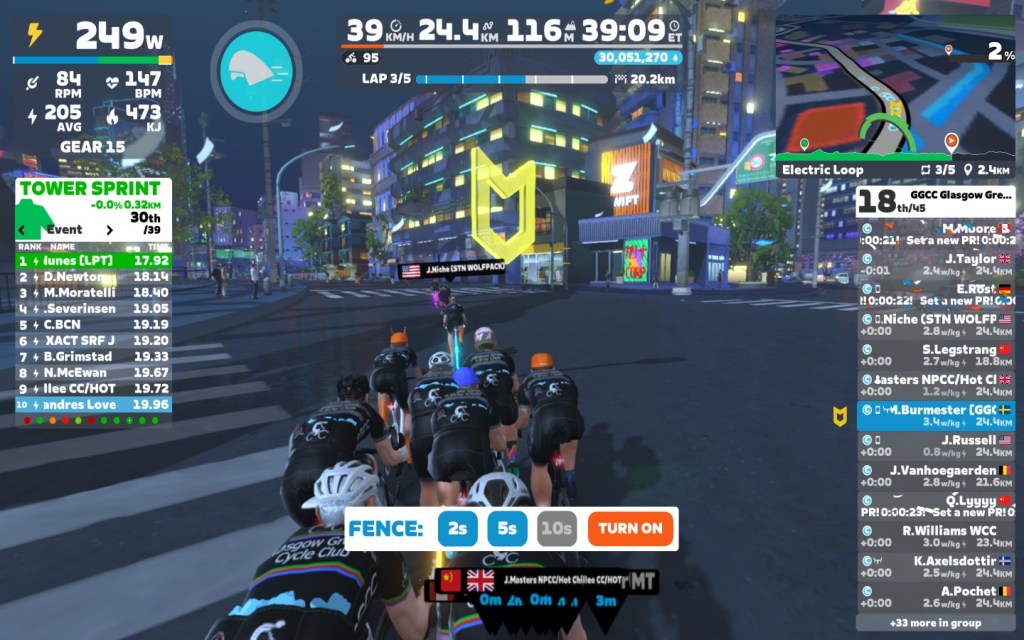This screenshot has width=1024, height=640.
Task: Select rider S.Legstrang in nearby list
Action: tap(936, 355)
